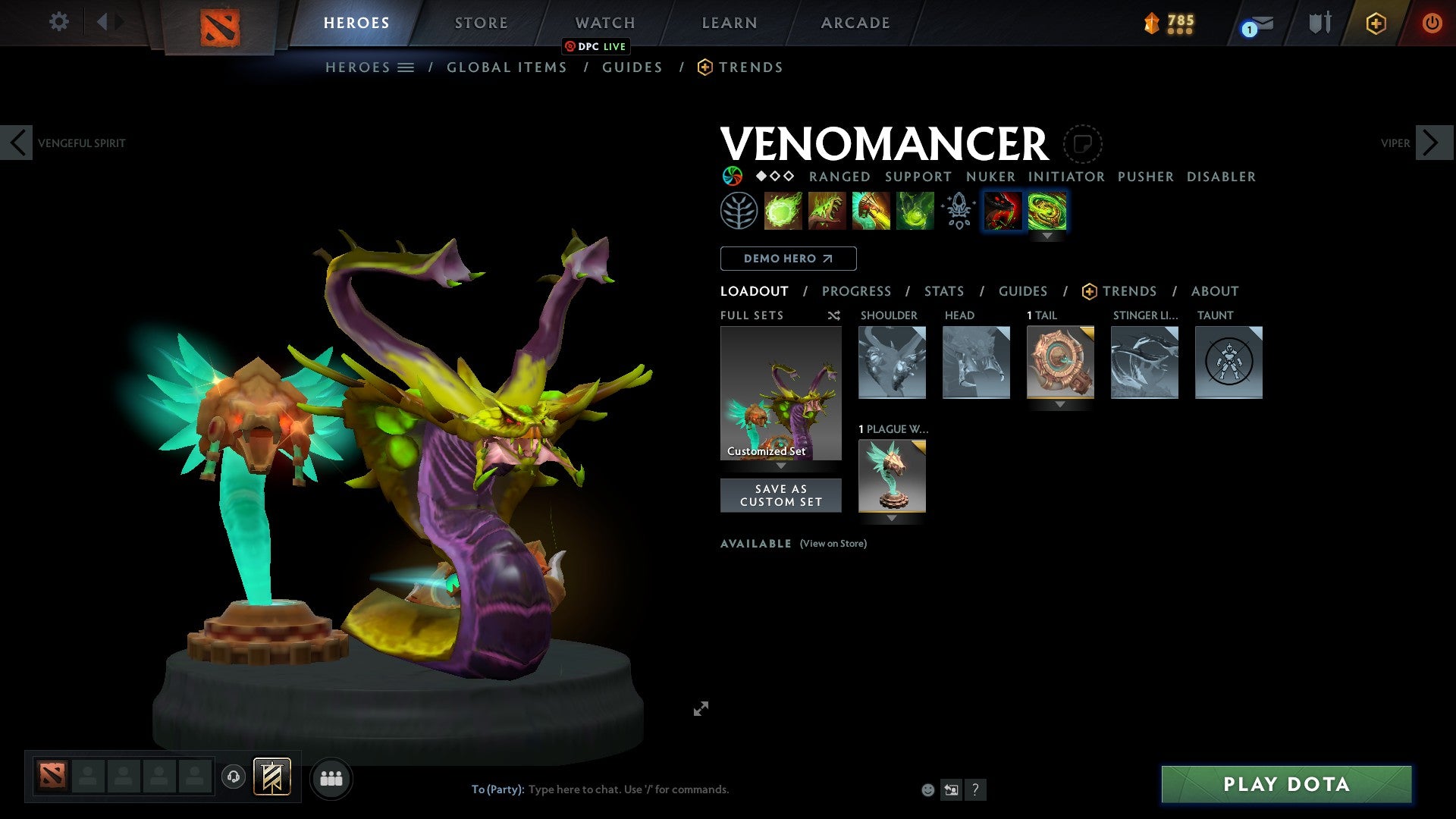Open the emoticon smiley icon in chat bar
The height and width of the screenshot is (819, 1456).
pyautogui.click(x=927, y=789)
